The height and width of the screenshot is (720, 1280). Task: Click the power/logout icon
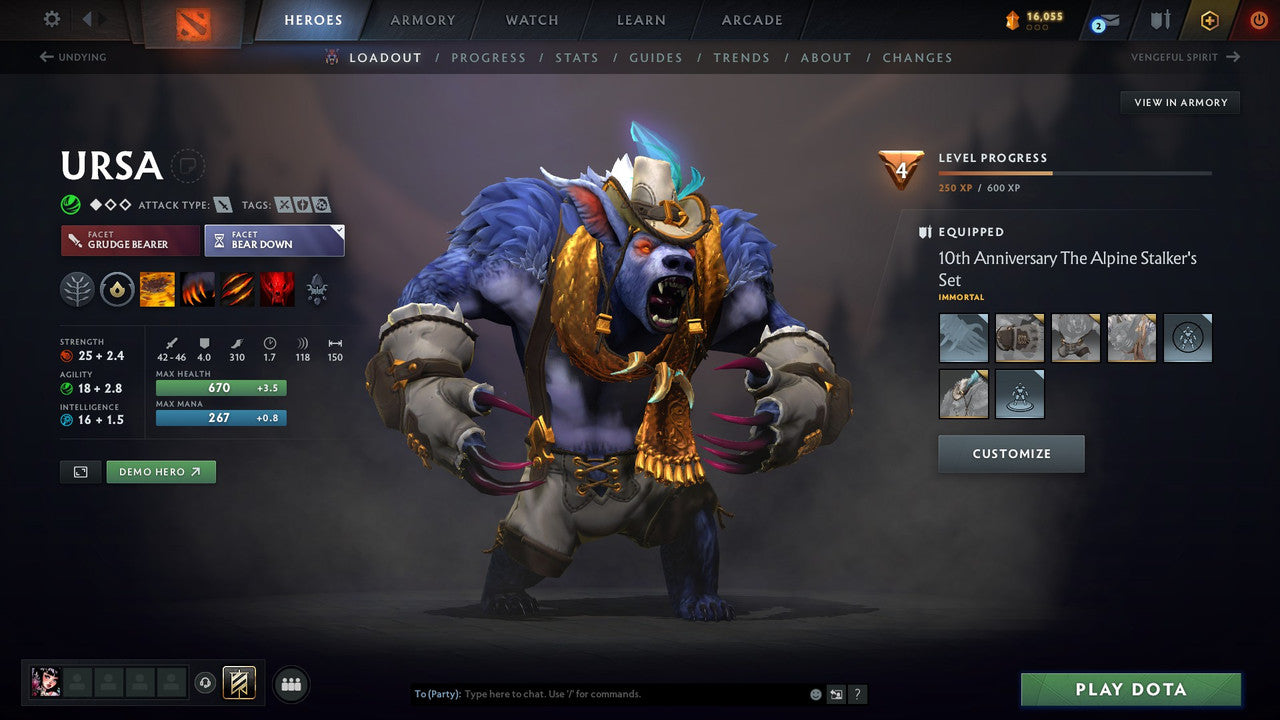[x=1258, y=20]
